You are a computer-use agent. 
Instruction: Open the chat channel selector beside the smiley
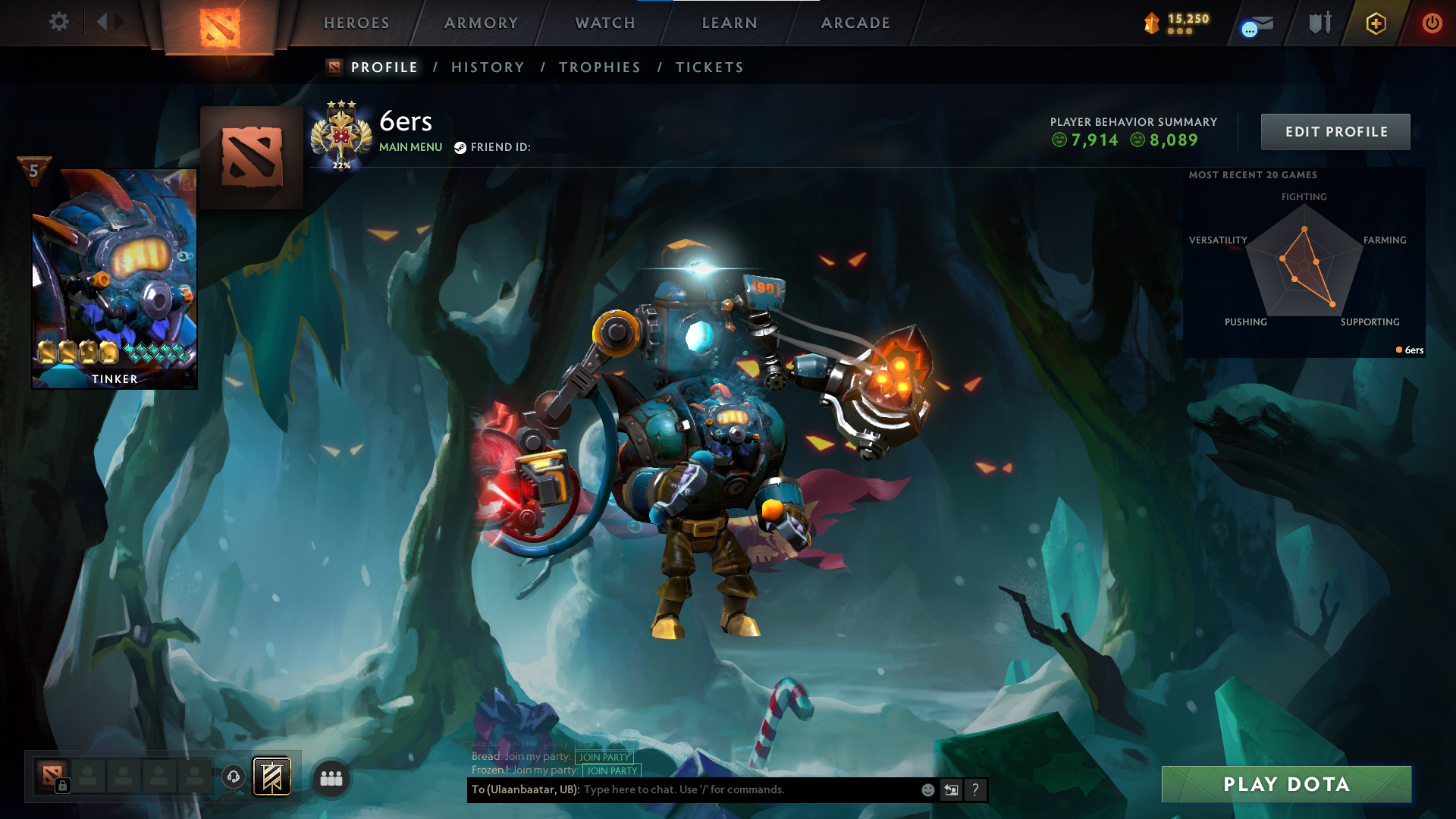[951, 789]
